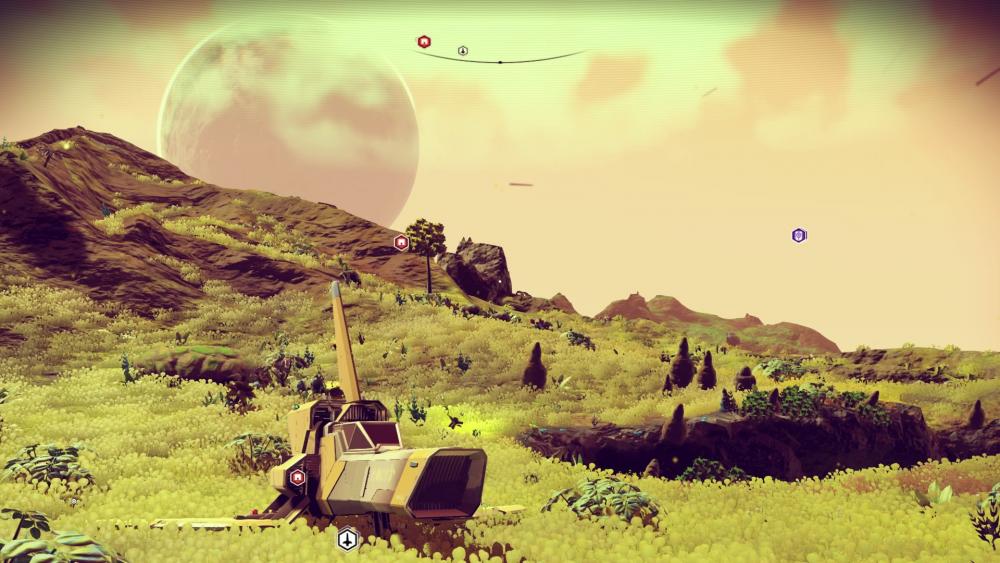The width and height of the screenshot is (1000, 563).
Task: Click the purple hexagon waypoint marker
Action: coord(799,235)
